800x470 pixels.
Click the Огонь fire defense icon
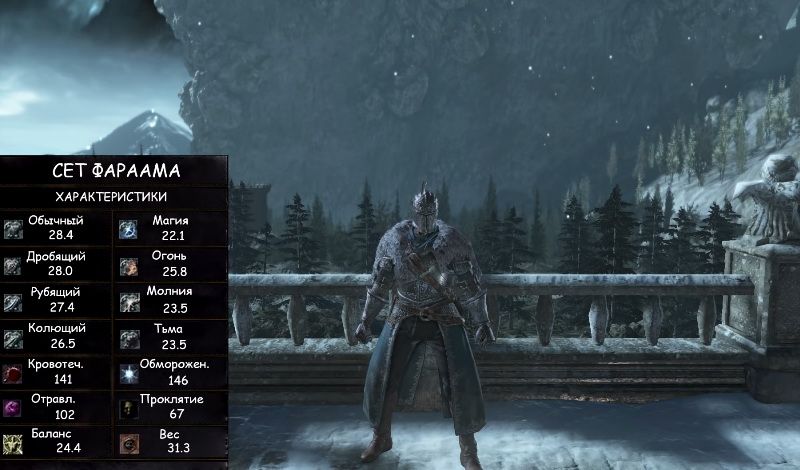(129, 265)
